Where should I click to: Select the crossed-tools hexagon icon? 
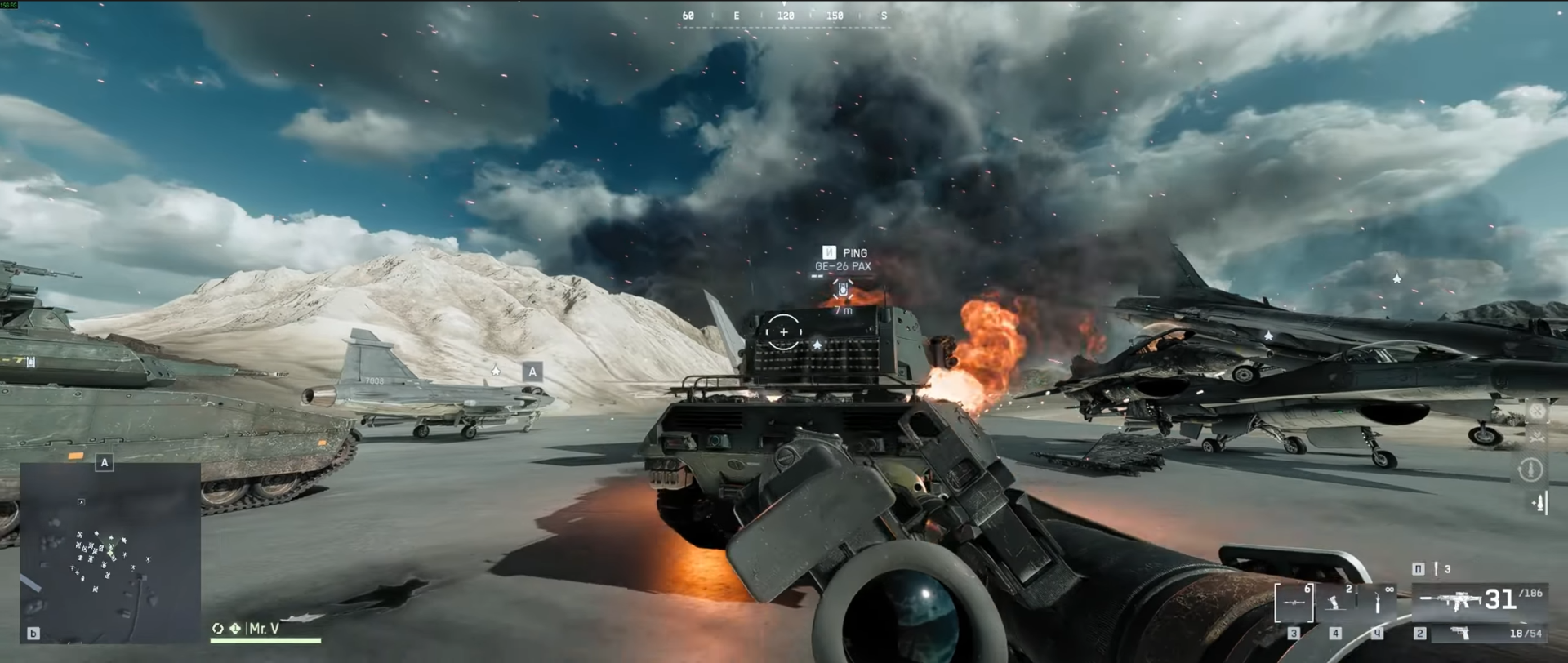pos(1537,411)
